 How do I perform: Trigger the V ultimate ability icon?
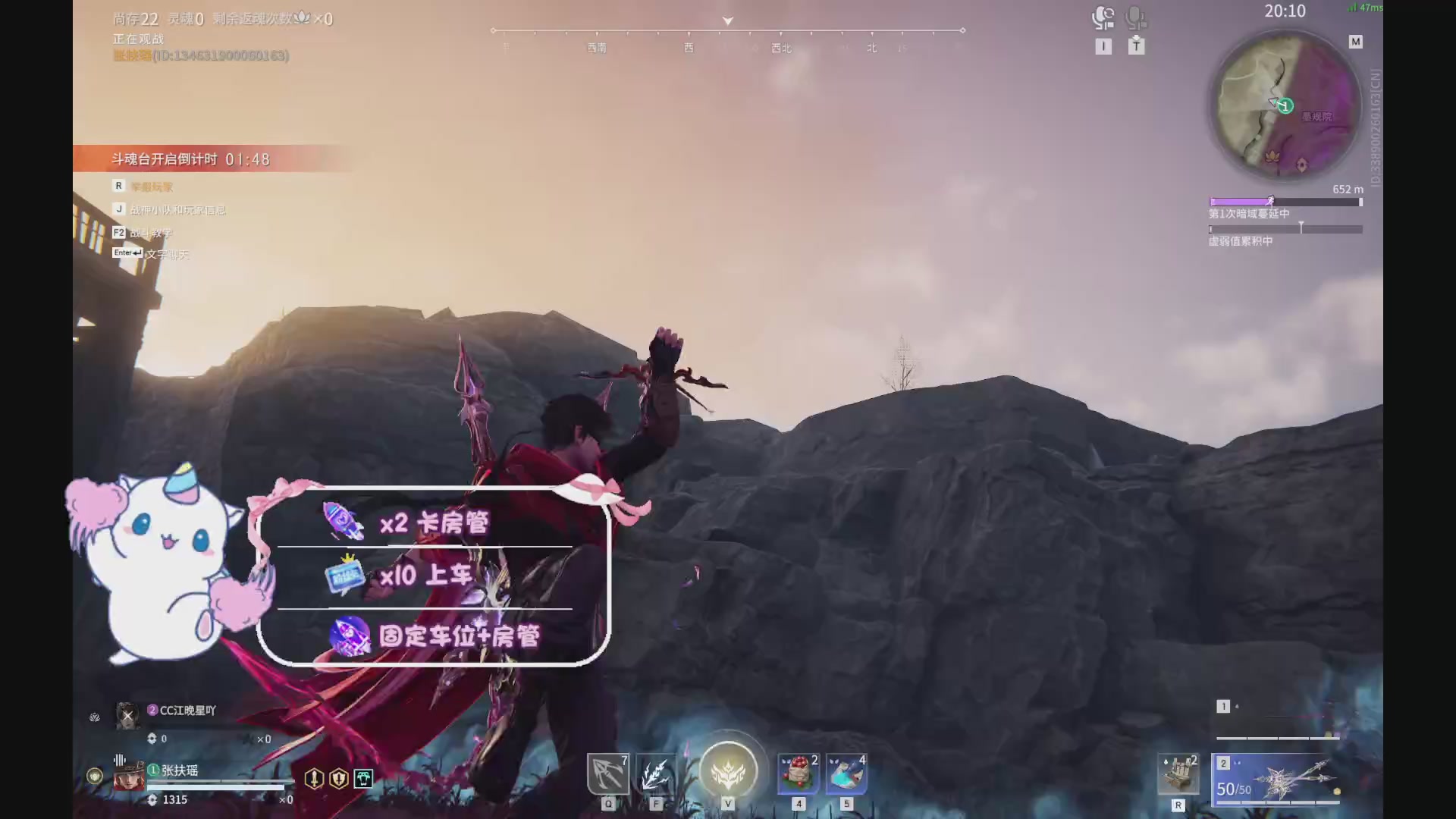[727, 770]
